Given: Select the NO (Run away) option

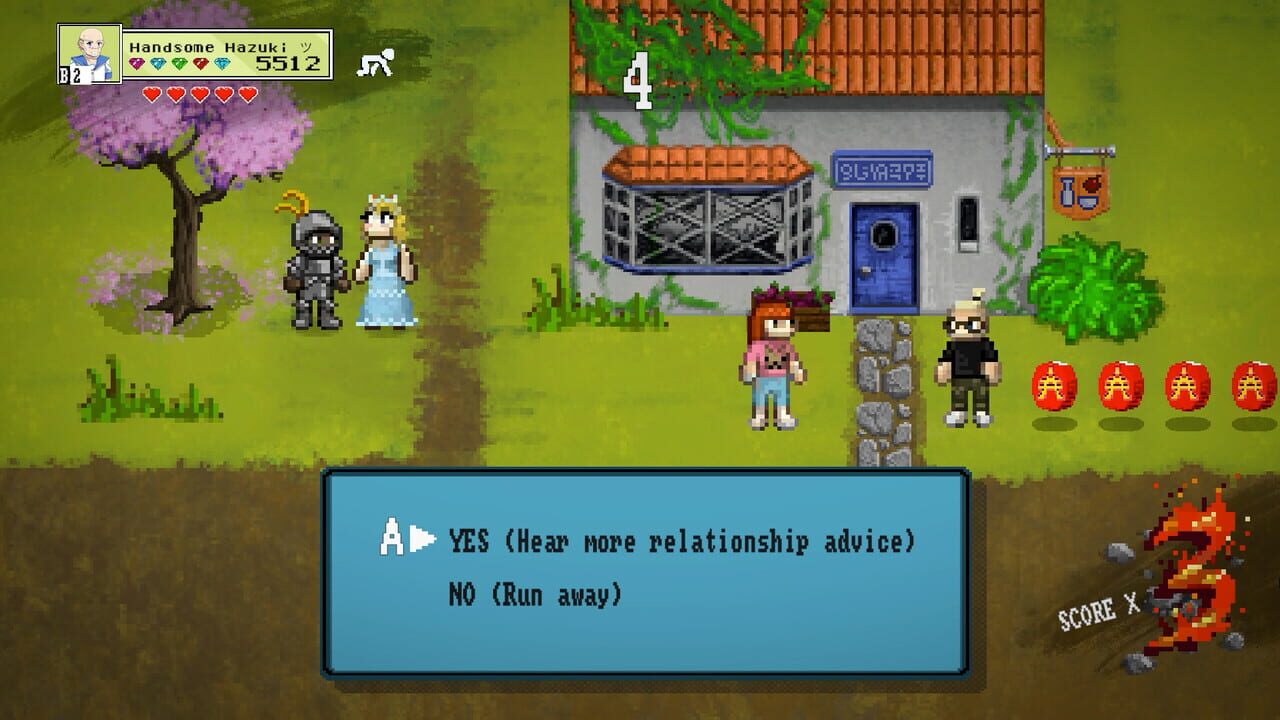Looking at the screenshot, I should point(535,595).
